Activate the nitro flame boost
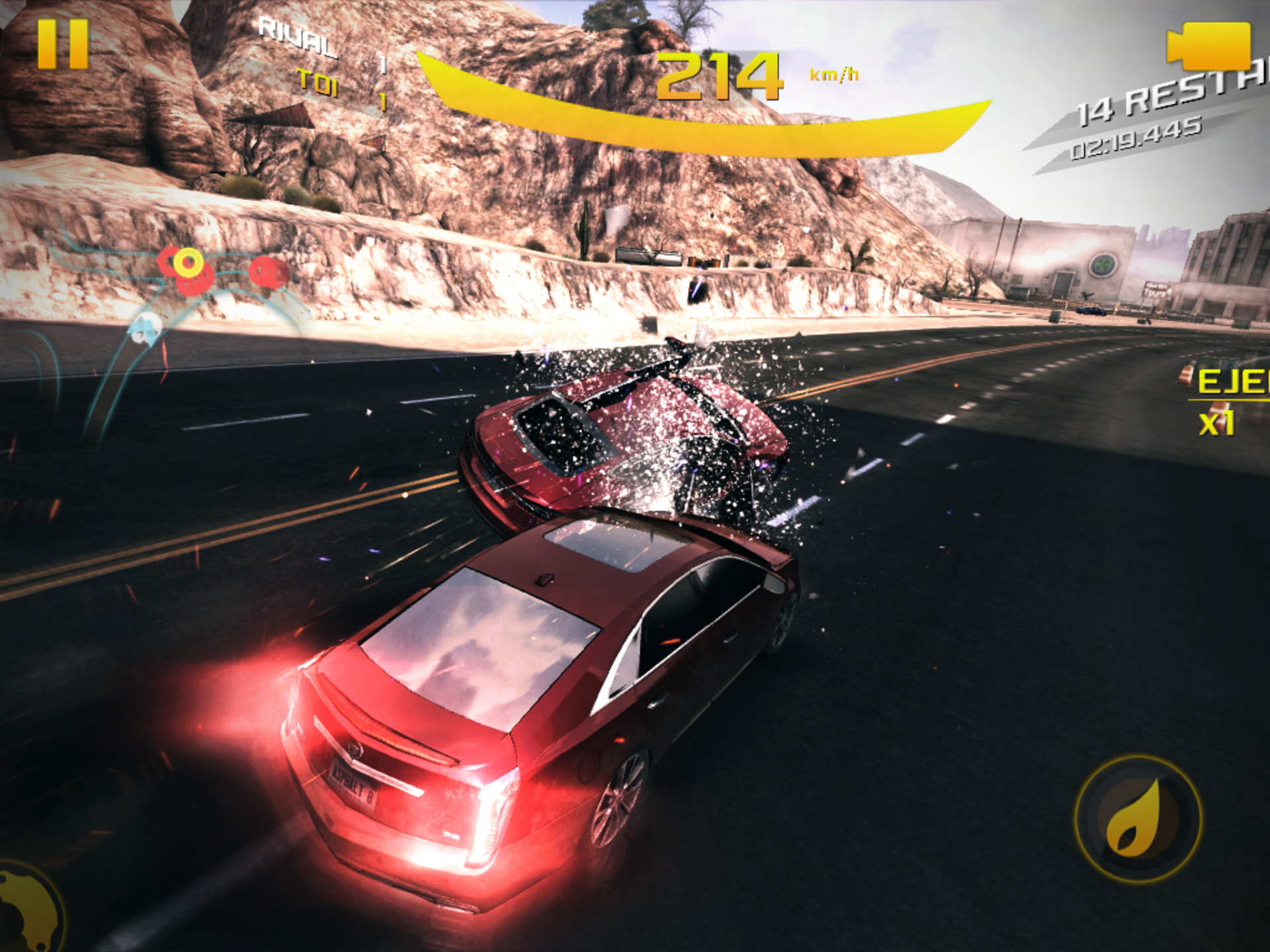This screenshot has height=952, width=1270. (1138, 819)
